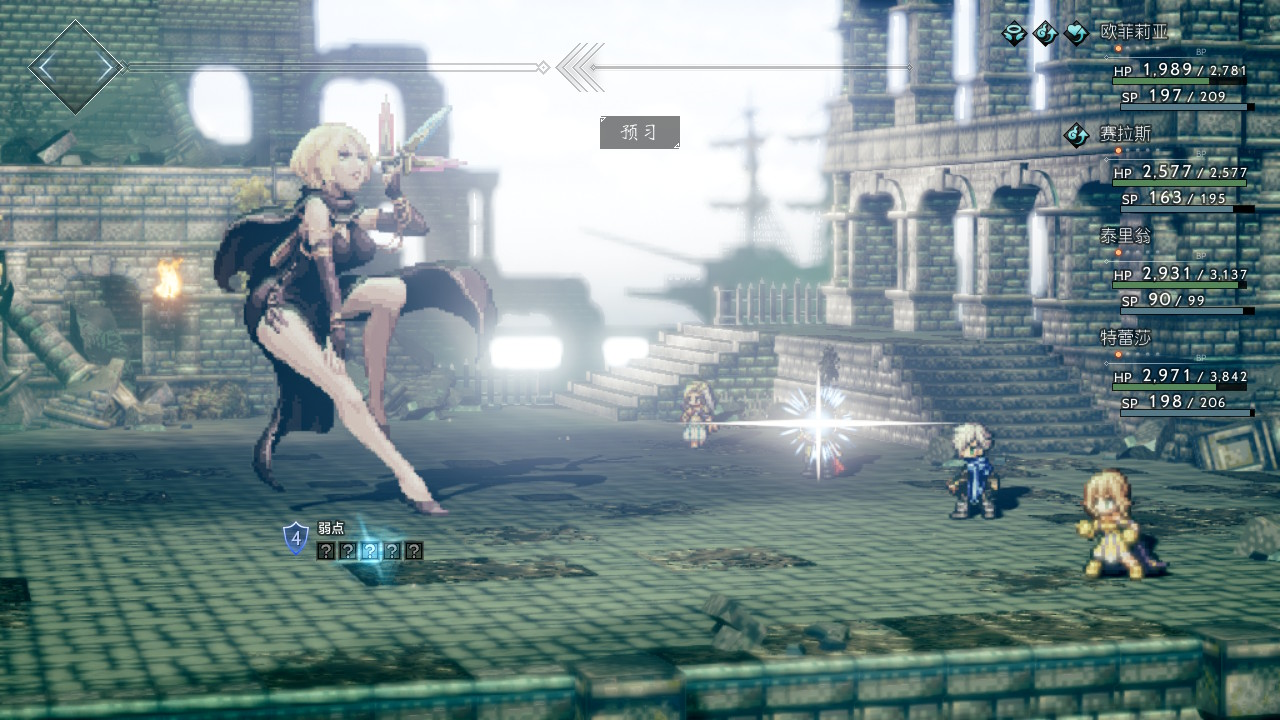Click the enemy's blue shield counter icon
1280x720 pixels.
[x=296, y=538]
